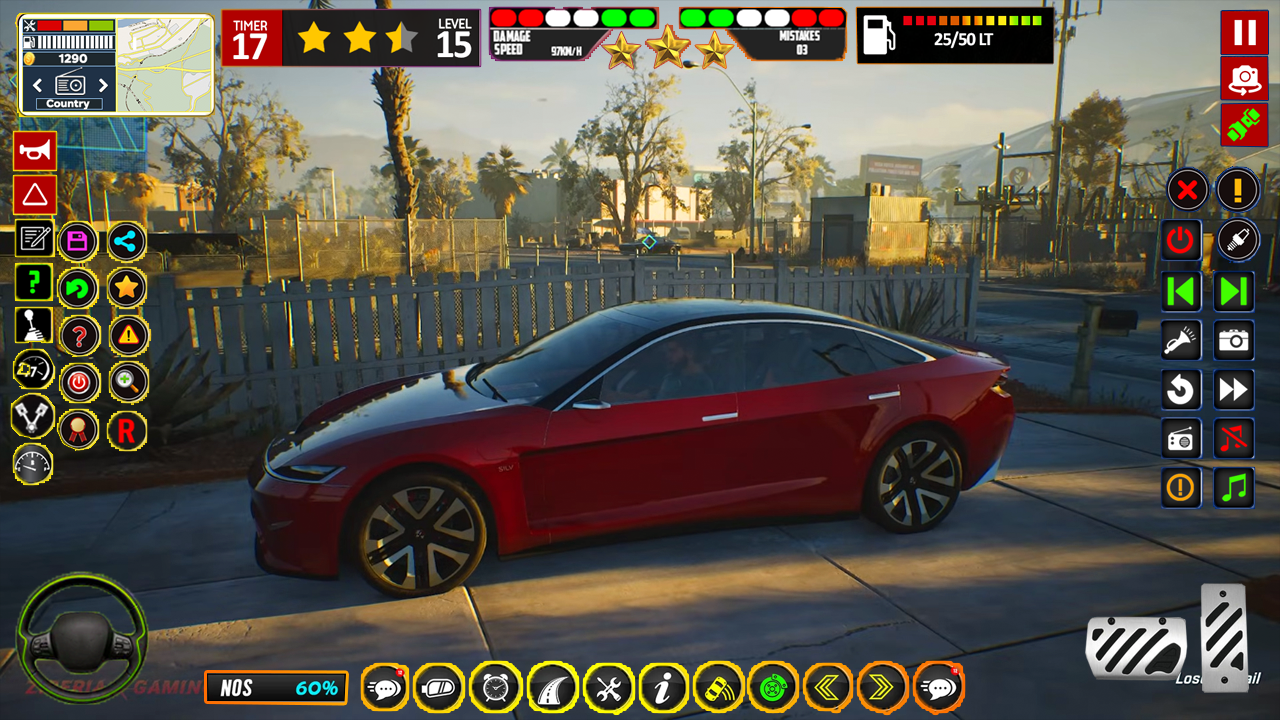1280x720 pixels.
Task: Select the next radio station arrow
Action: point(102,85)
